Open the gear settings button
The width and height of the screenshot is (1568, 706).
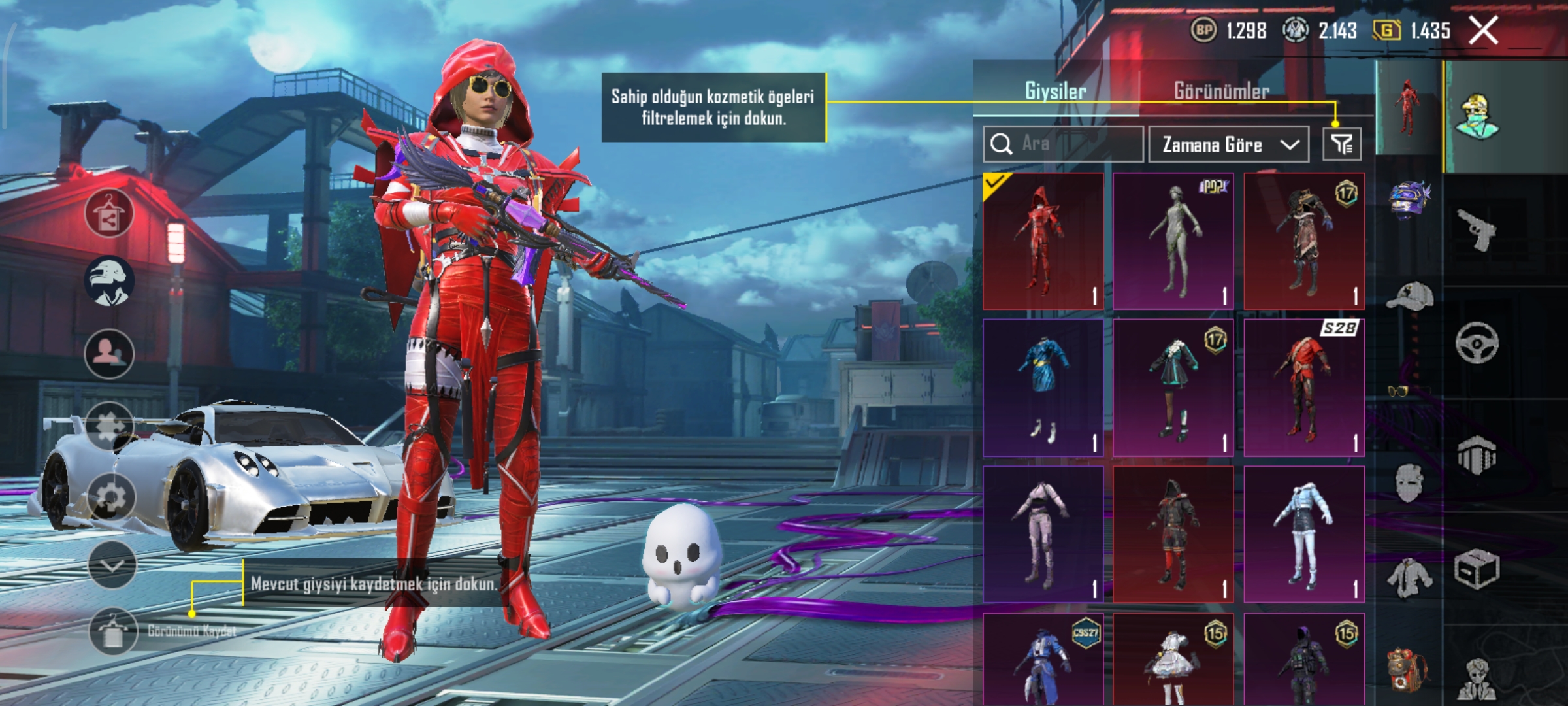[110, 498]
